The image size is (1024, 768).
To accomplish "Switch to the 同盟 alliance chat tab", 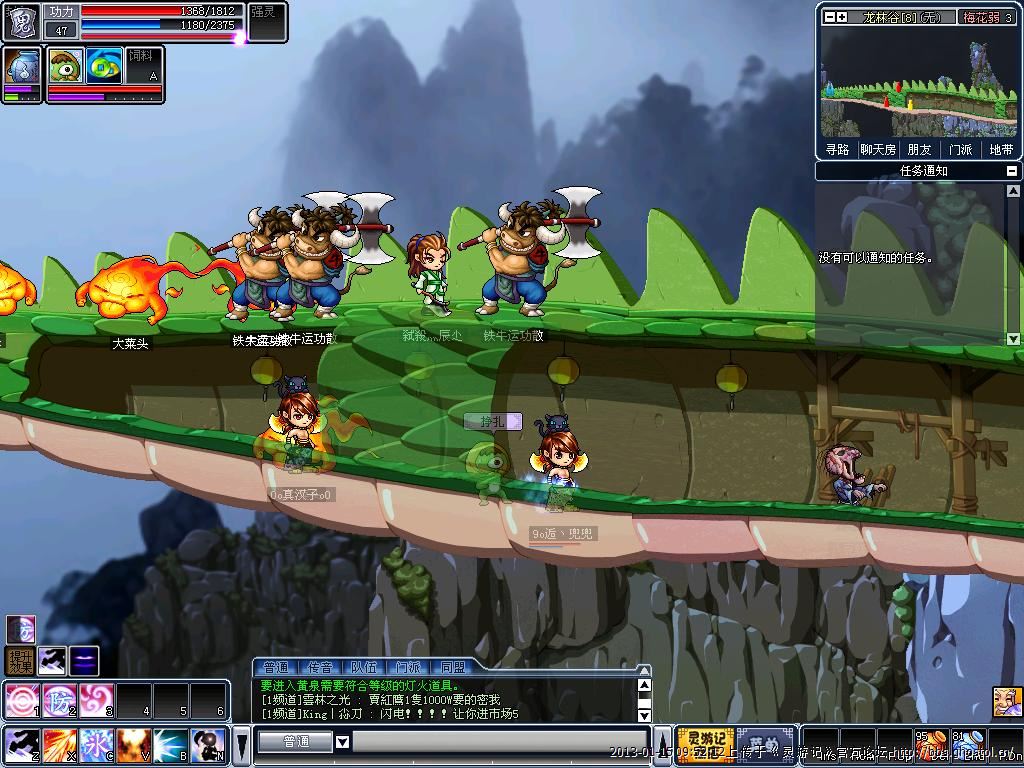I will coord(452,667).
